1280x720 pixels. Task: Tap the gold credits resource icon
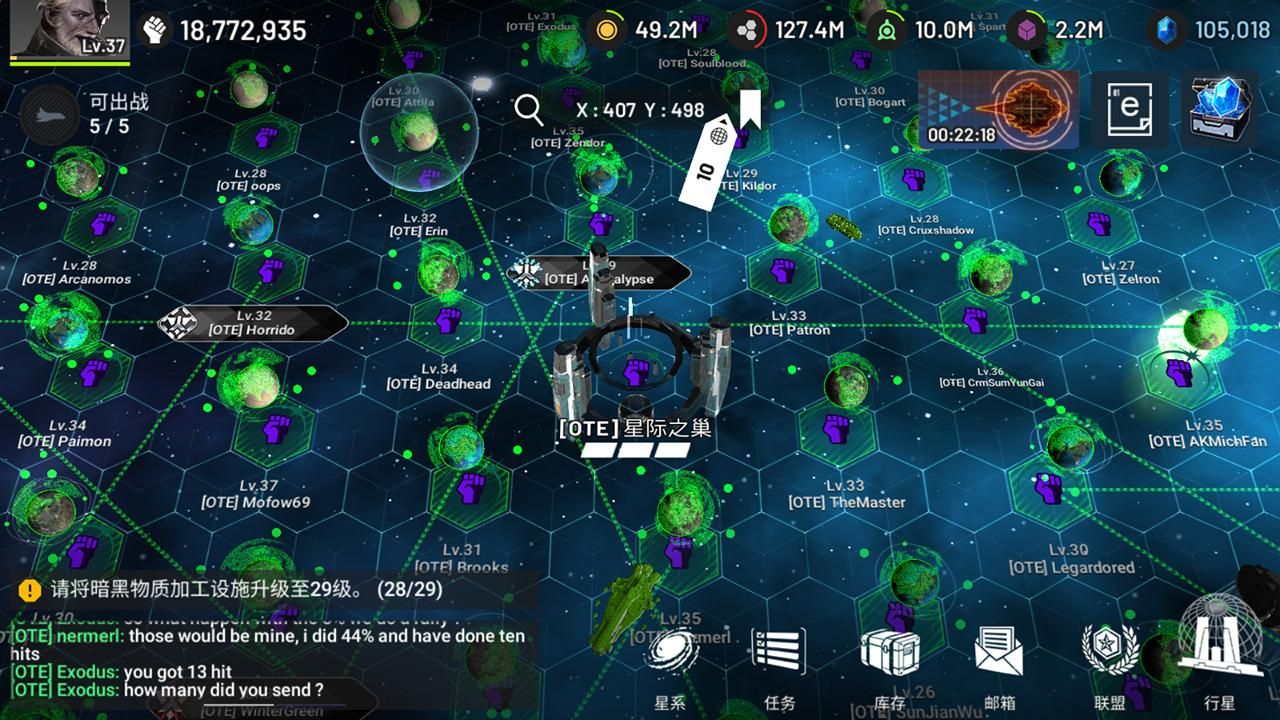605,30
